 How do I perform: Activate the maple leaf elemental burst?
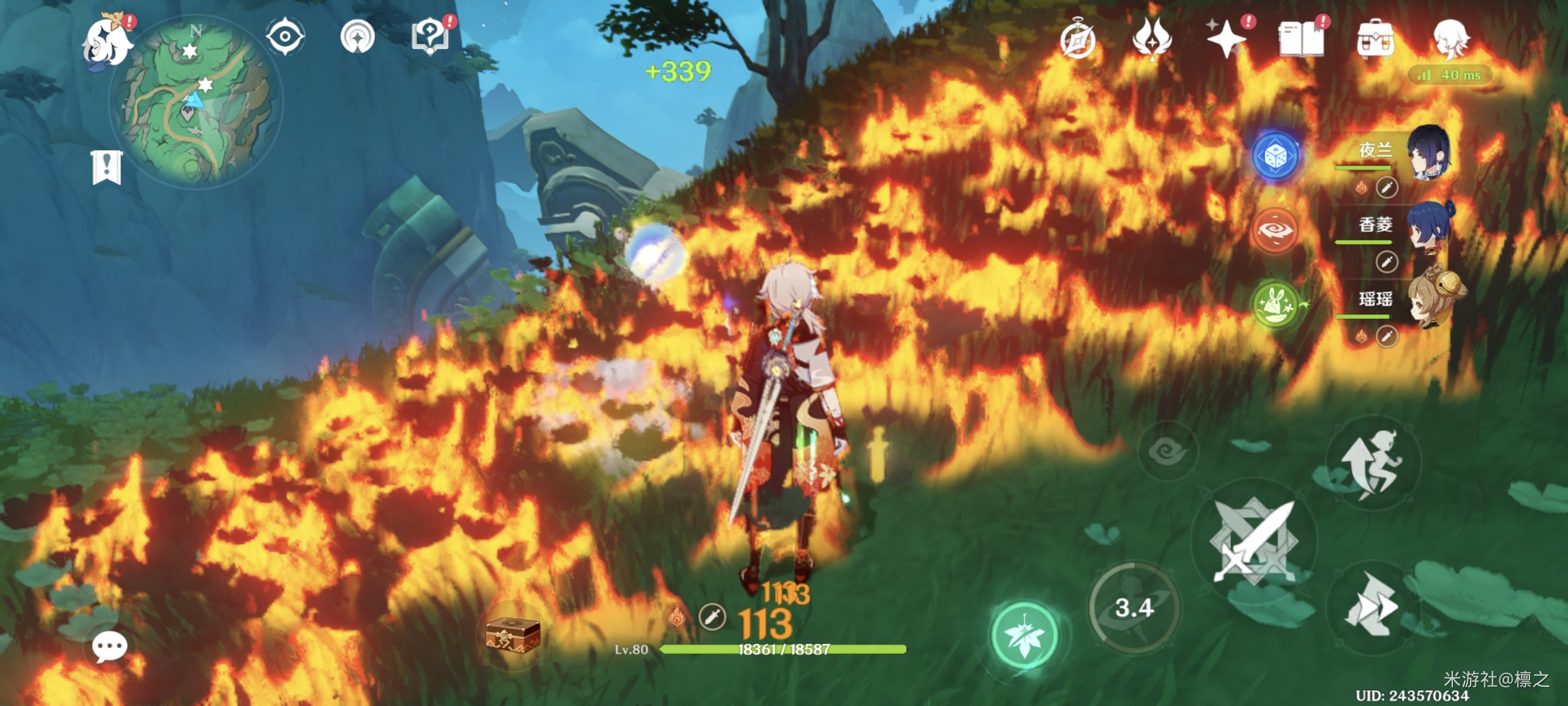pyautogui.click(x=1024, y=635)
